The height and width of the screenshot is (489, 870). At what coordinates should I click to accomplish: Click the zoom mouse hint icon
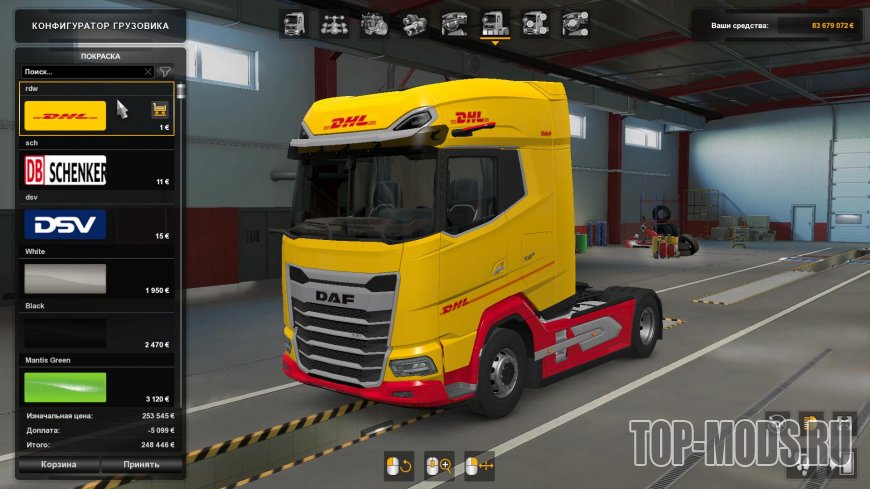point(439,465)
